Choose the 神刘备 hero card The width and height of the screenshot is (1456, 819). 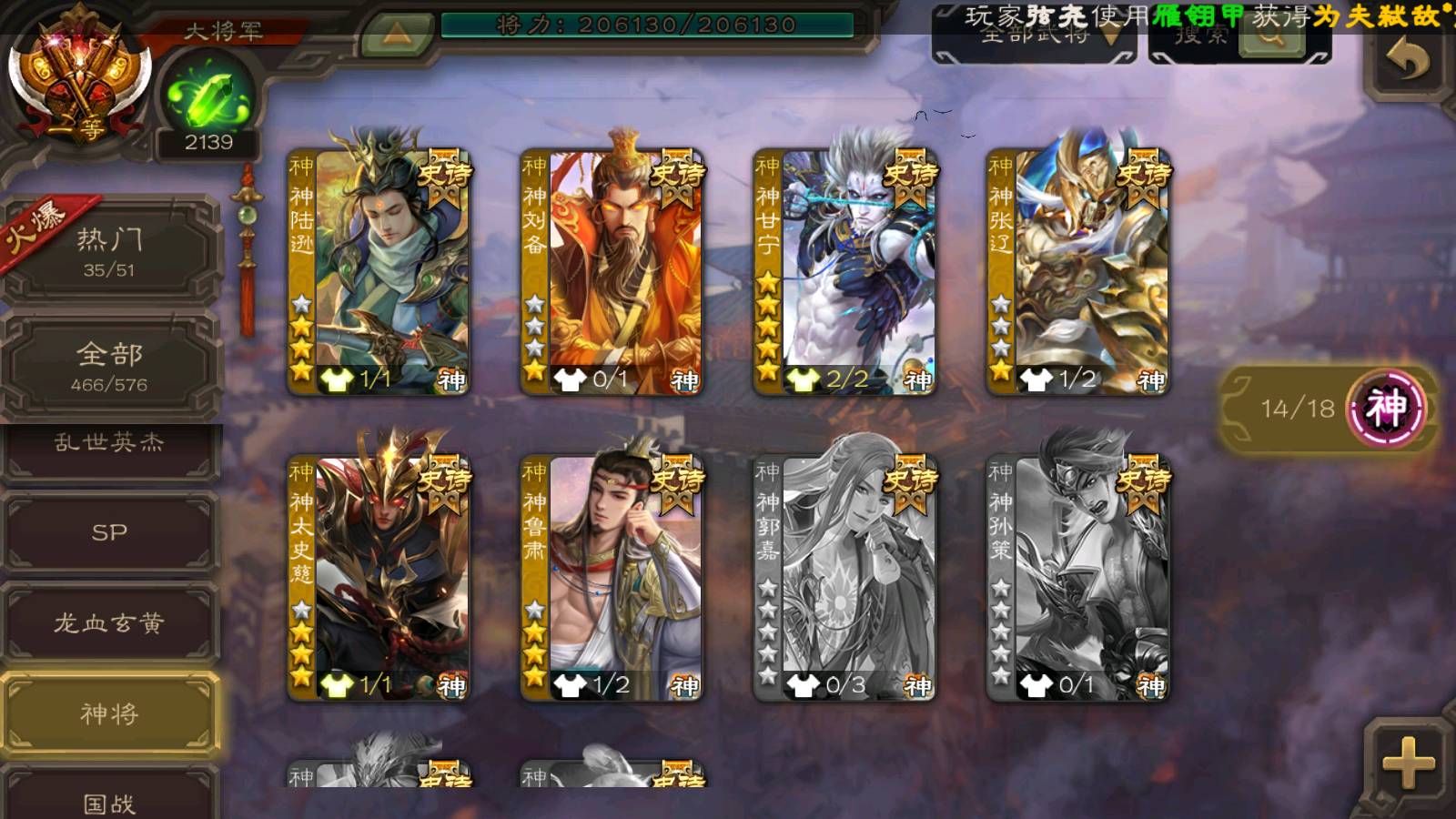(612, 270)
